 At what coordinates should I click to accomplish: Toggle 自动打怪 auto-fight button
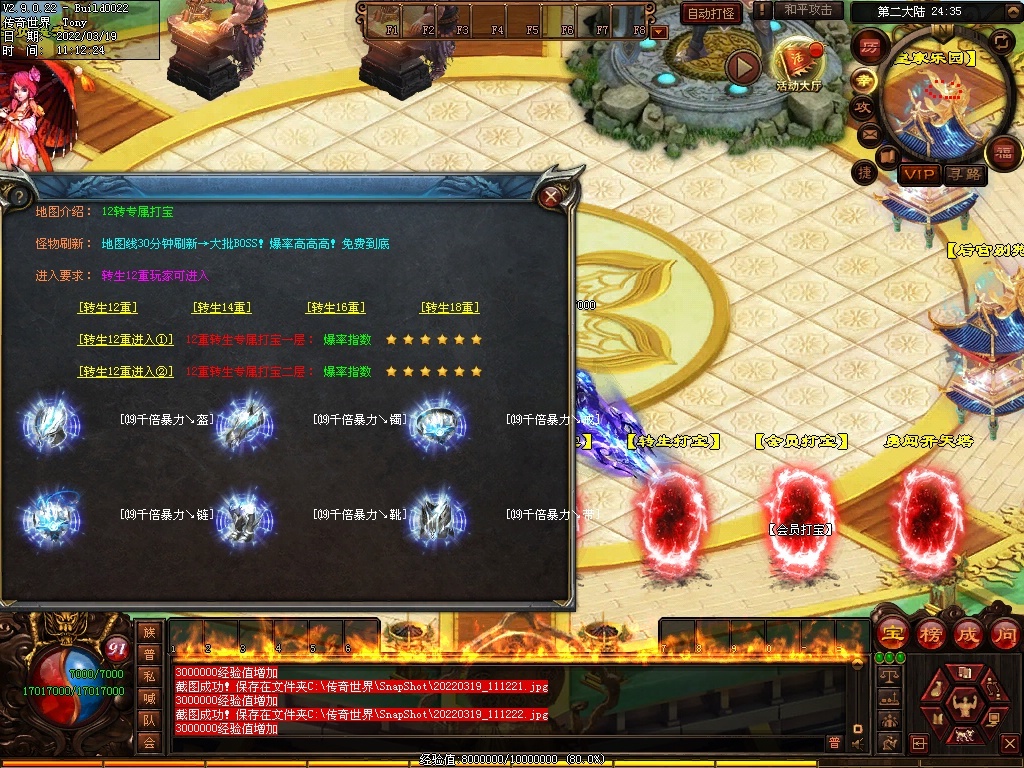click(710, 13)
